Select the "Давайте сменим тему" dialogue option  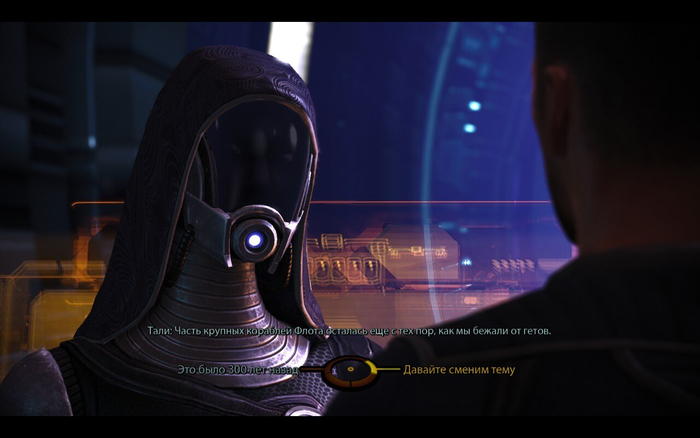(459, 370)
